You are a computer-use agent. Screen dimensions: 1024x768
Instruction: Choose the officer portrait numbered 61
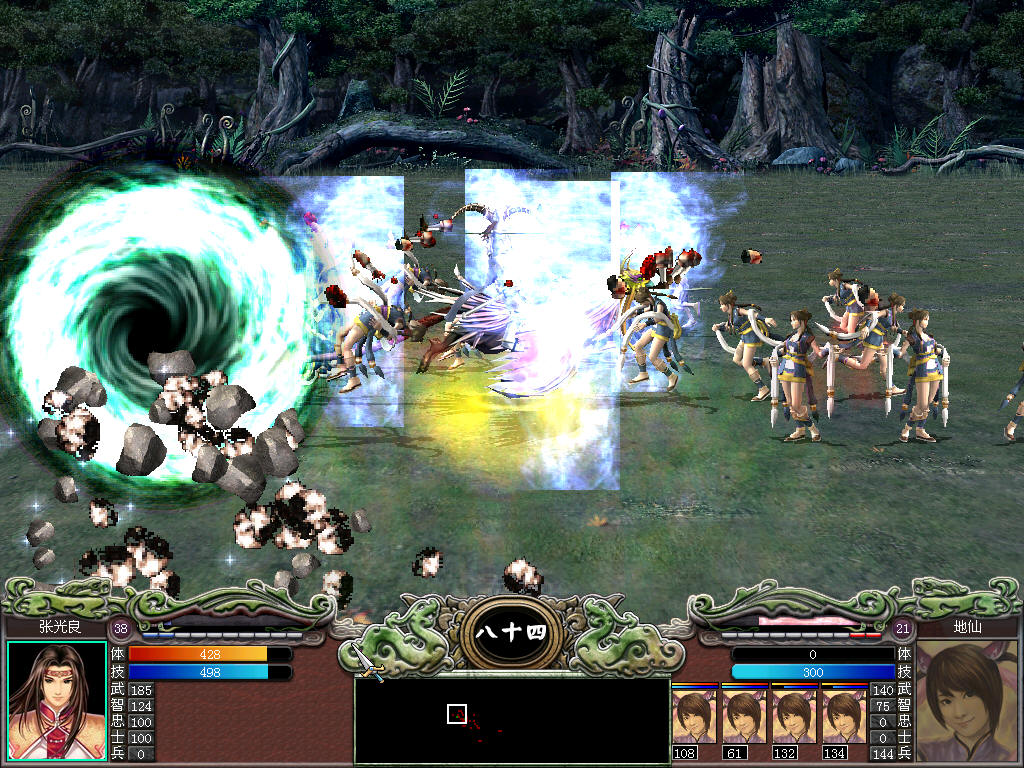pos(744,715)
